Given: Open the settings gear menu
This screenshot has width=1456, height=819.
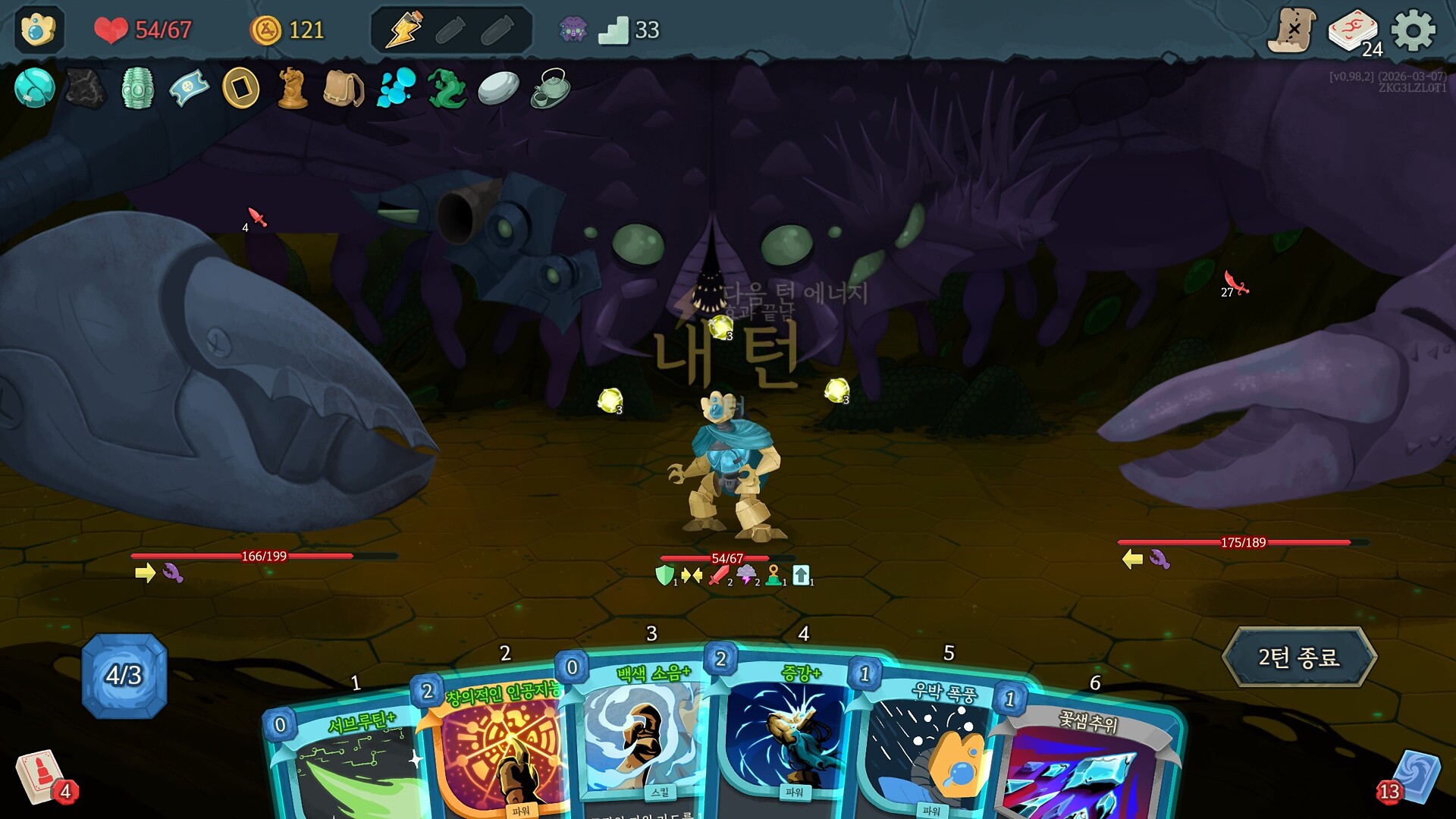Looking at the screenshot, I should [x=1413, y=31].
